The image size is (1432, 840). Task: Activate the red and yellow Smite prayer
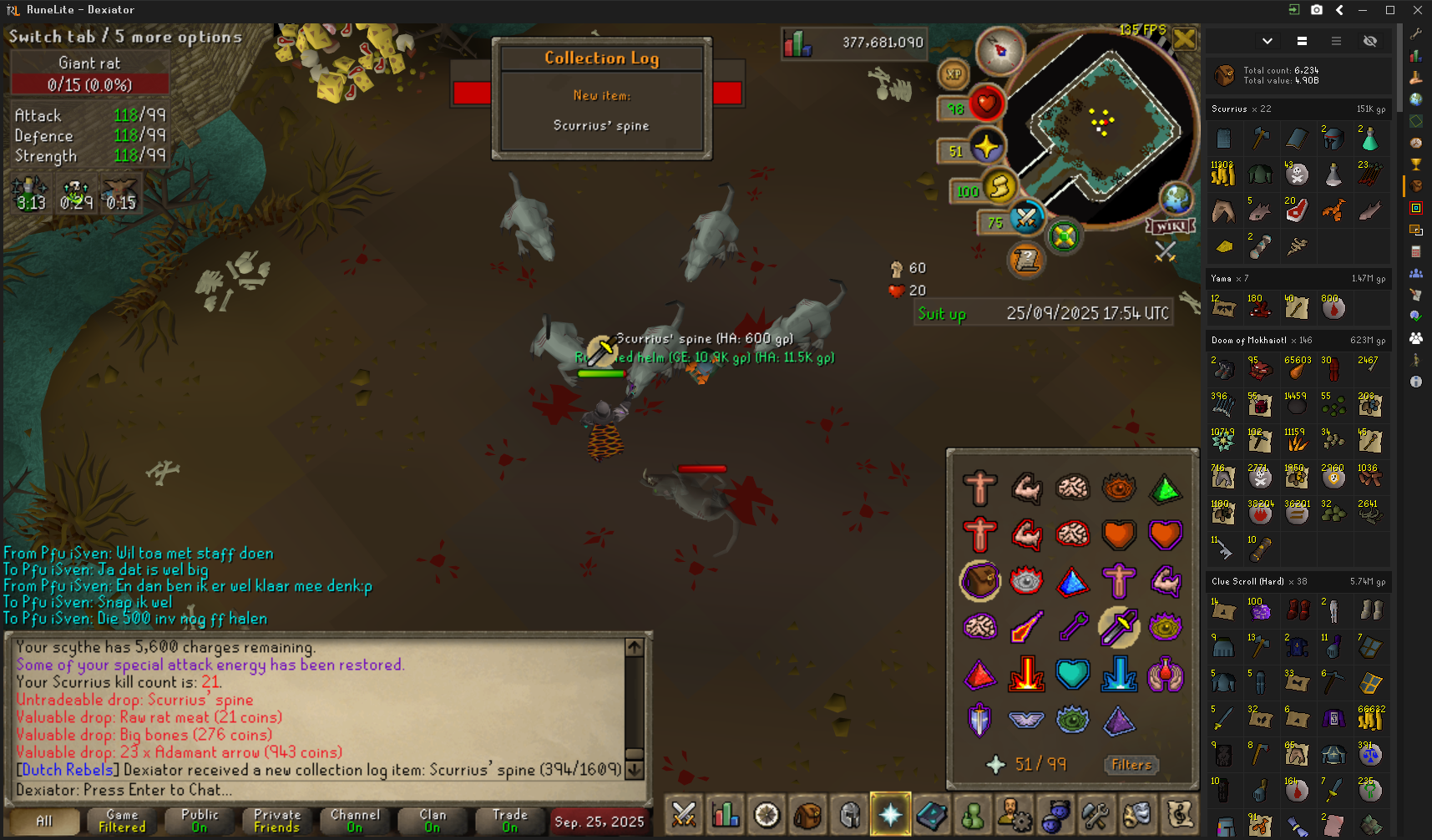click(x=1026, y=673)
